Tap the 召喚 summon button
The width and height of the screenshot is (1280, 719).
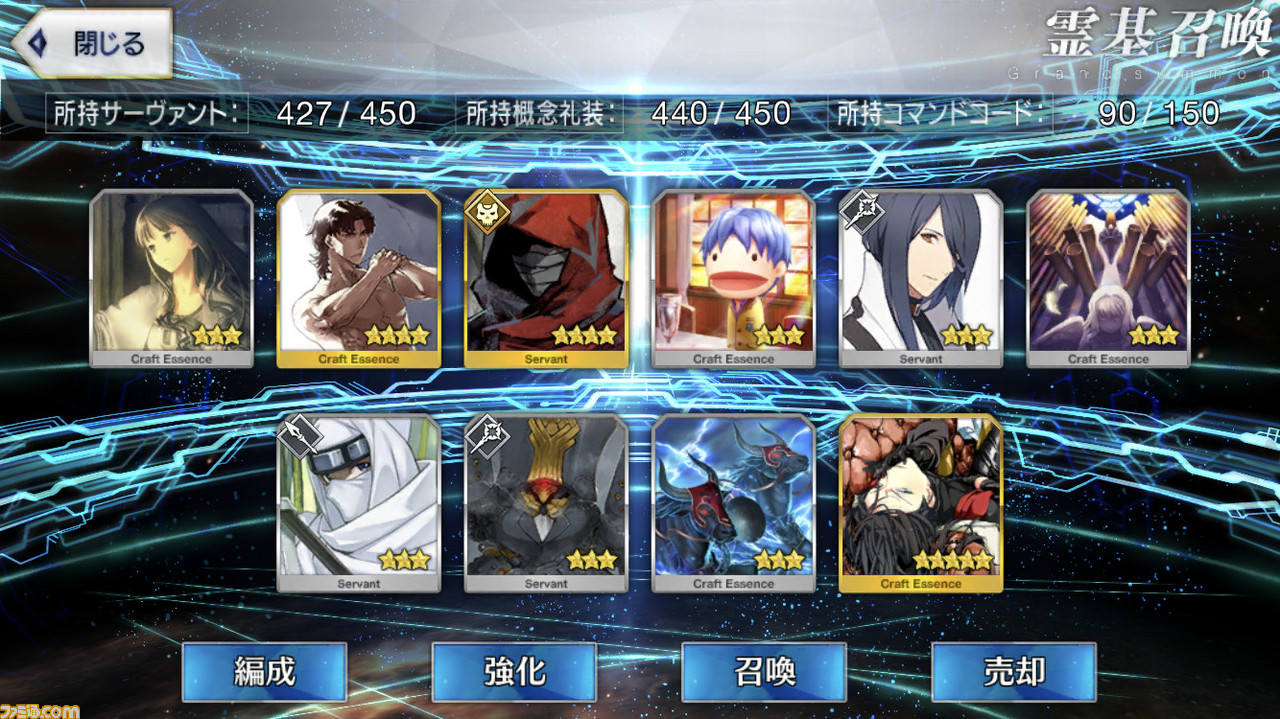(x=764, y=671)
